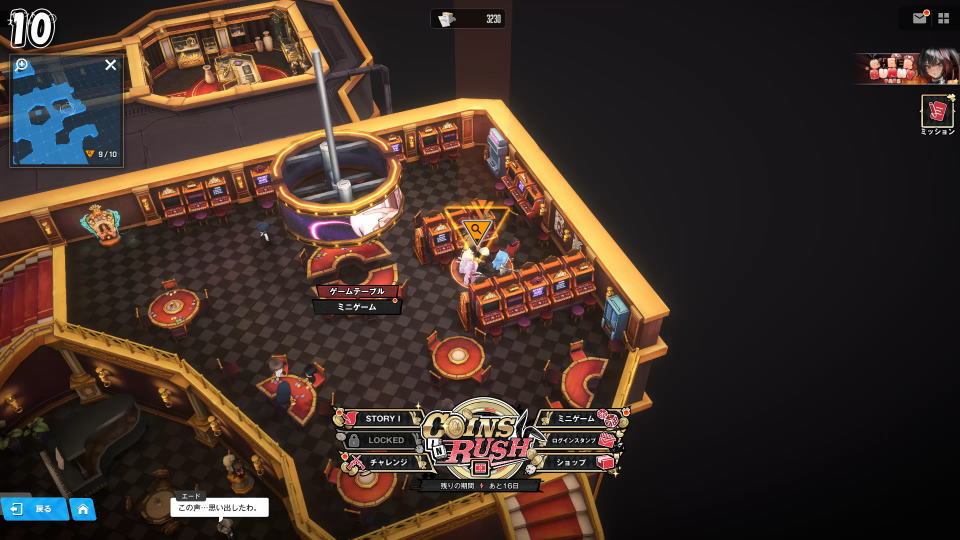
Task: Return to the home screen via house icon
Action: tap(83, 509)
